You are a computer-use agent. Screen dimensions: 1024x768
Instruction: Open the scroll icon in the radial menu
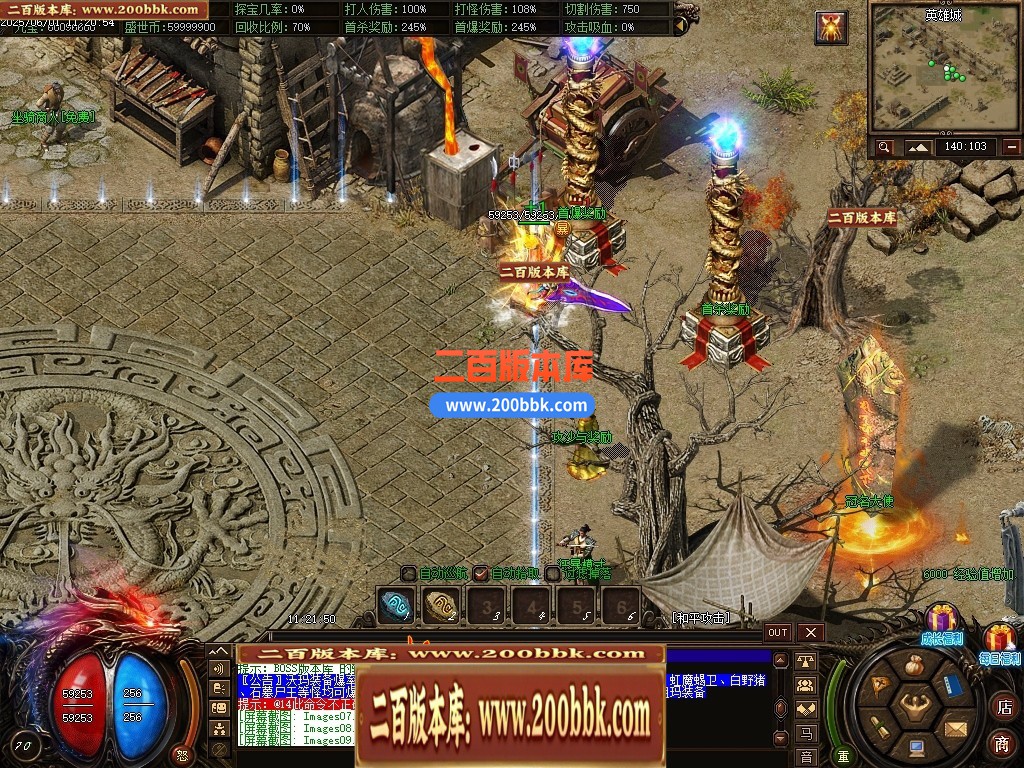click(878, 727)
